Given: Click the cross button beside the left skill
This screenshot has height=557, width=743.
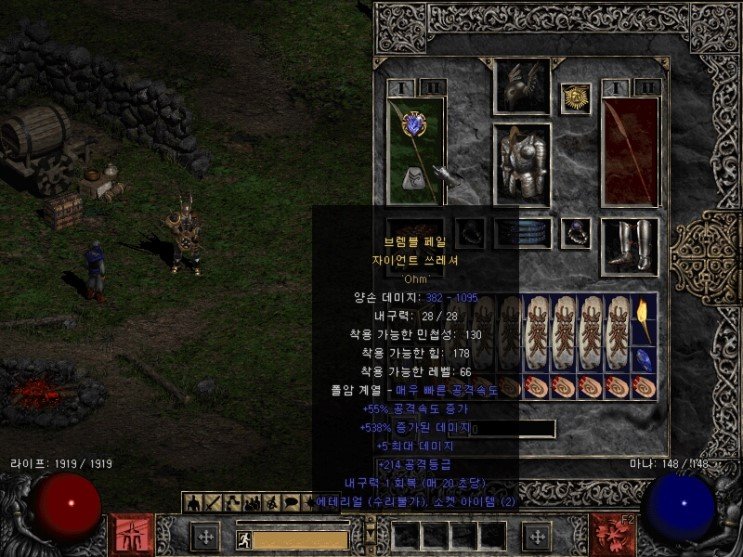Looking at the screenshot, I should tap(205, 535).
